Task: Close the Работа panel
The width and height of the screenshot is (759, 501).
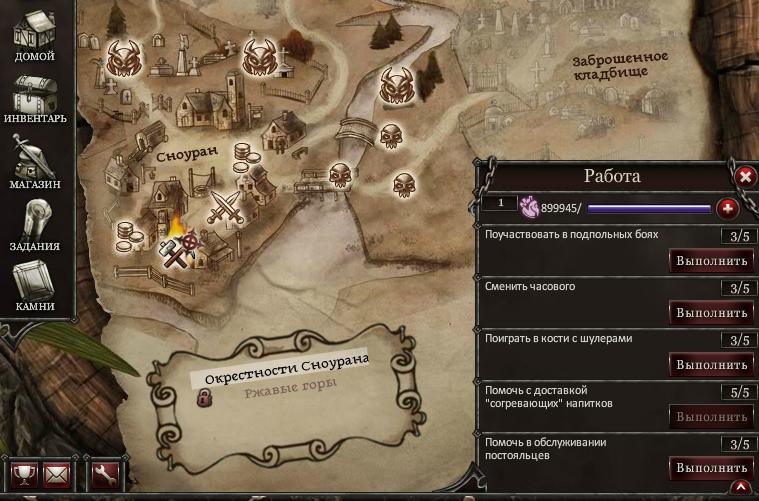Action: 745,177
